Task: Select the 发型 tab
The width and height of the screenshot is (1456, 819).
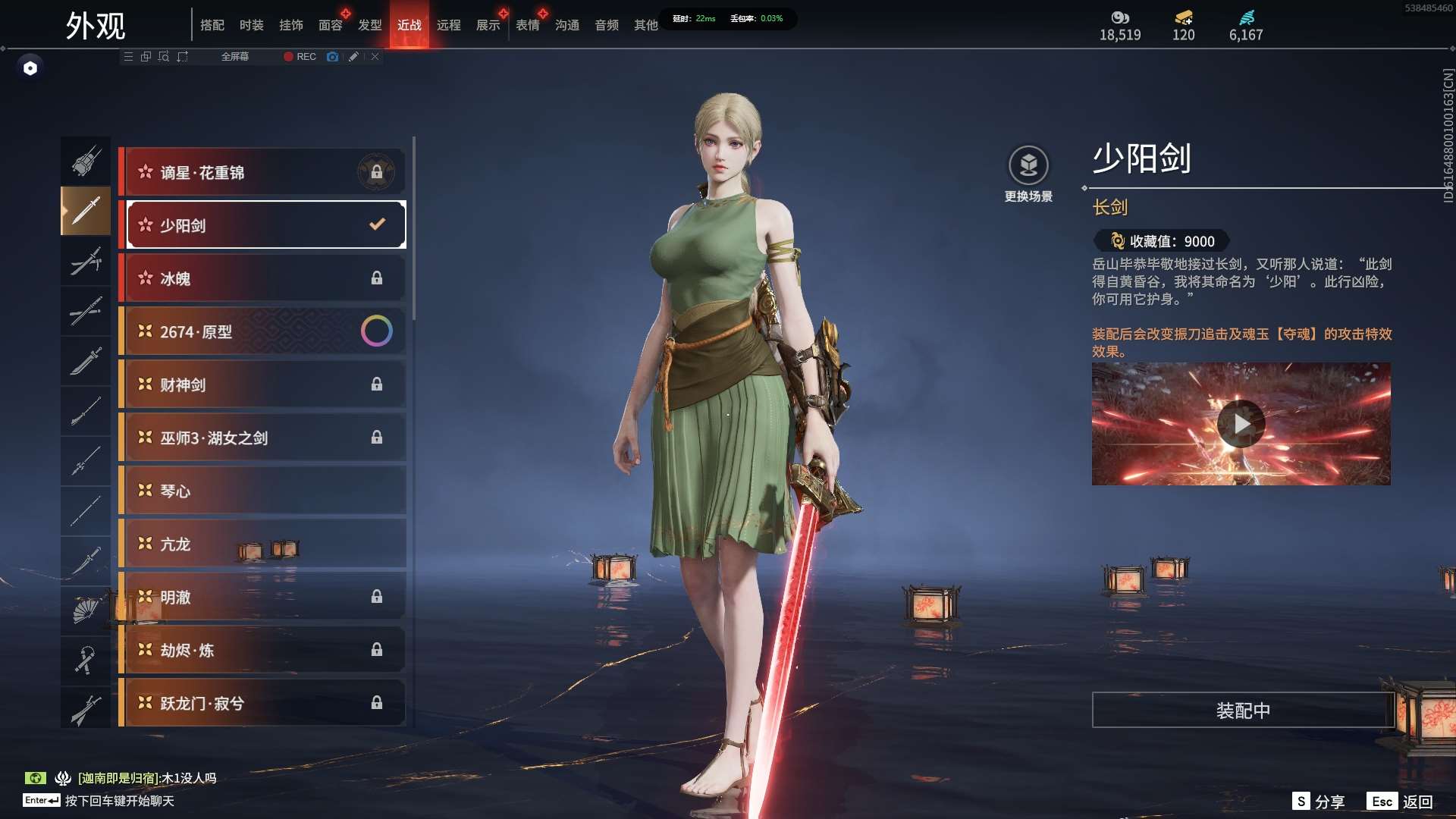Action: point(369,25)
